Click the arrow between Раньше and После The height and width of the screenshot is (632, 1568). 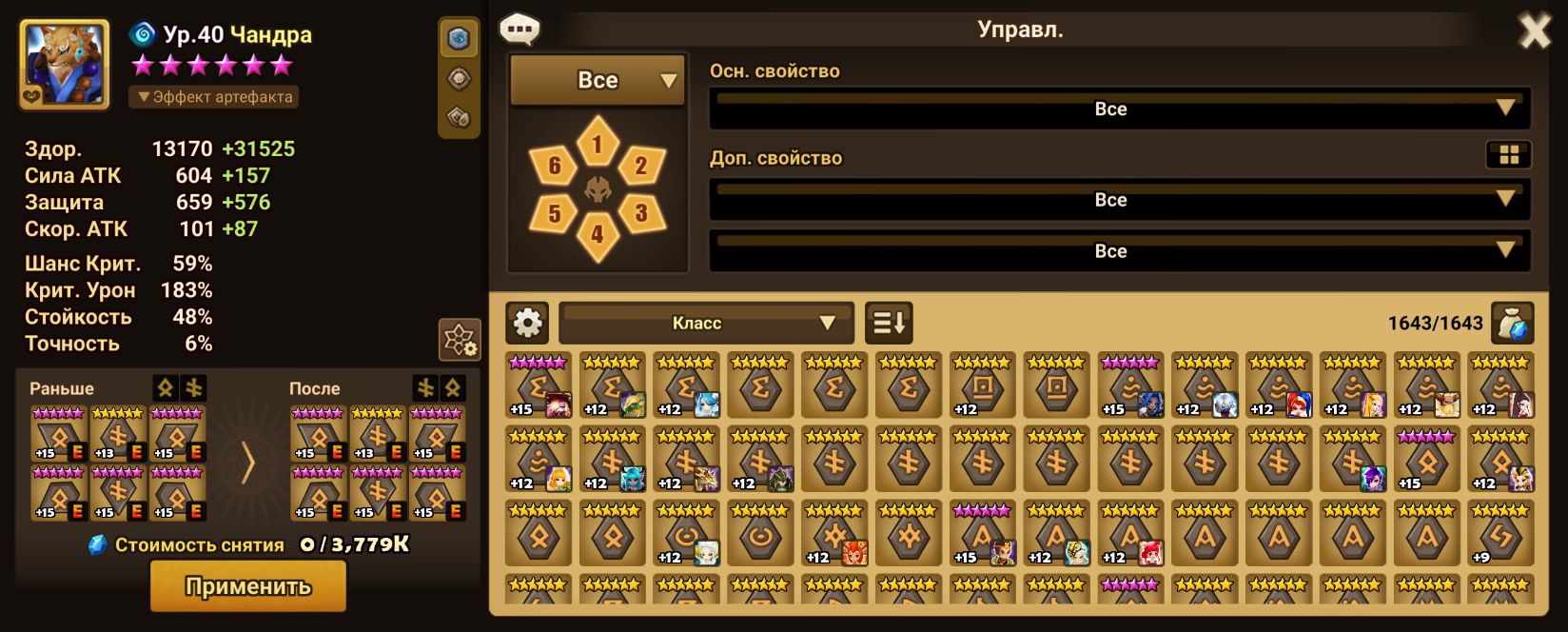tap(247, 464)
